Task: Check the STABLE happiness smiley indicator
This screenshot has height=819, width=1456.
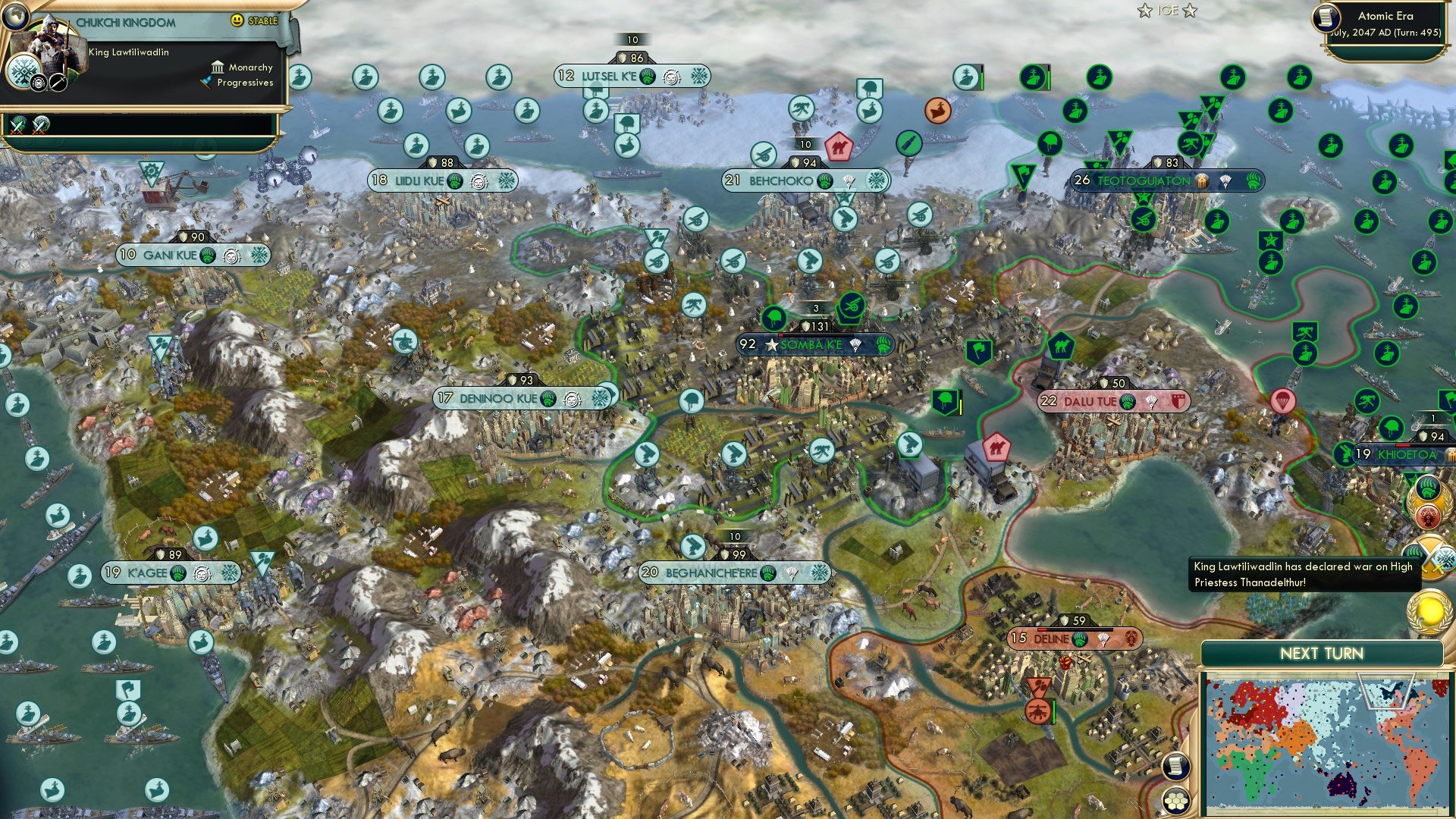Action: [x=237, y=21]
